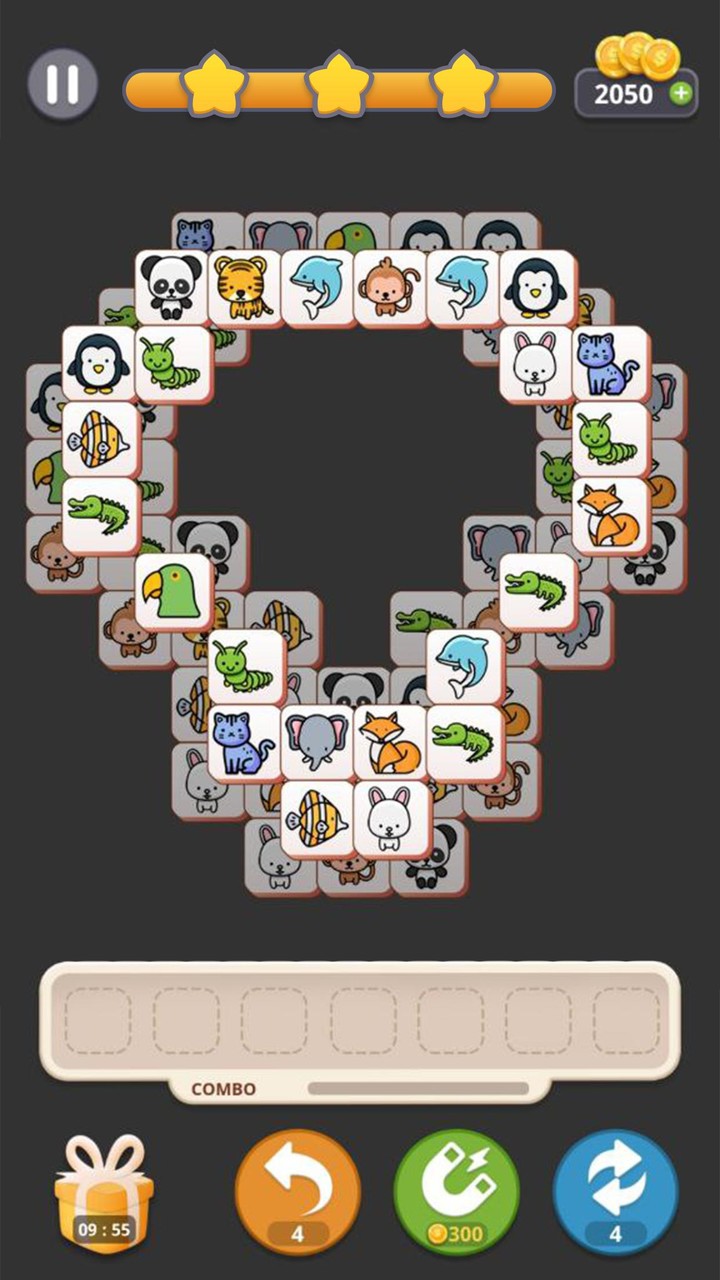Tap the green plus to add coins
This screenshot has width=720, height=1280.
pos(681,94)
